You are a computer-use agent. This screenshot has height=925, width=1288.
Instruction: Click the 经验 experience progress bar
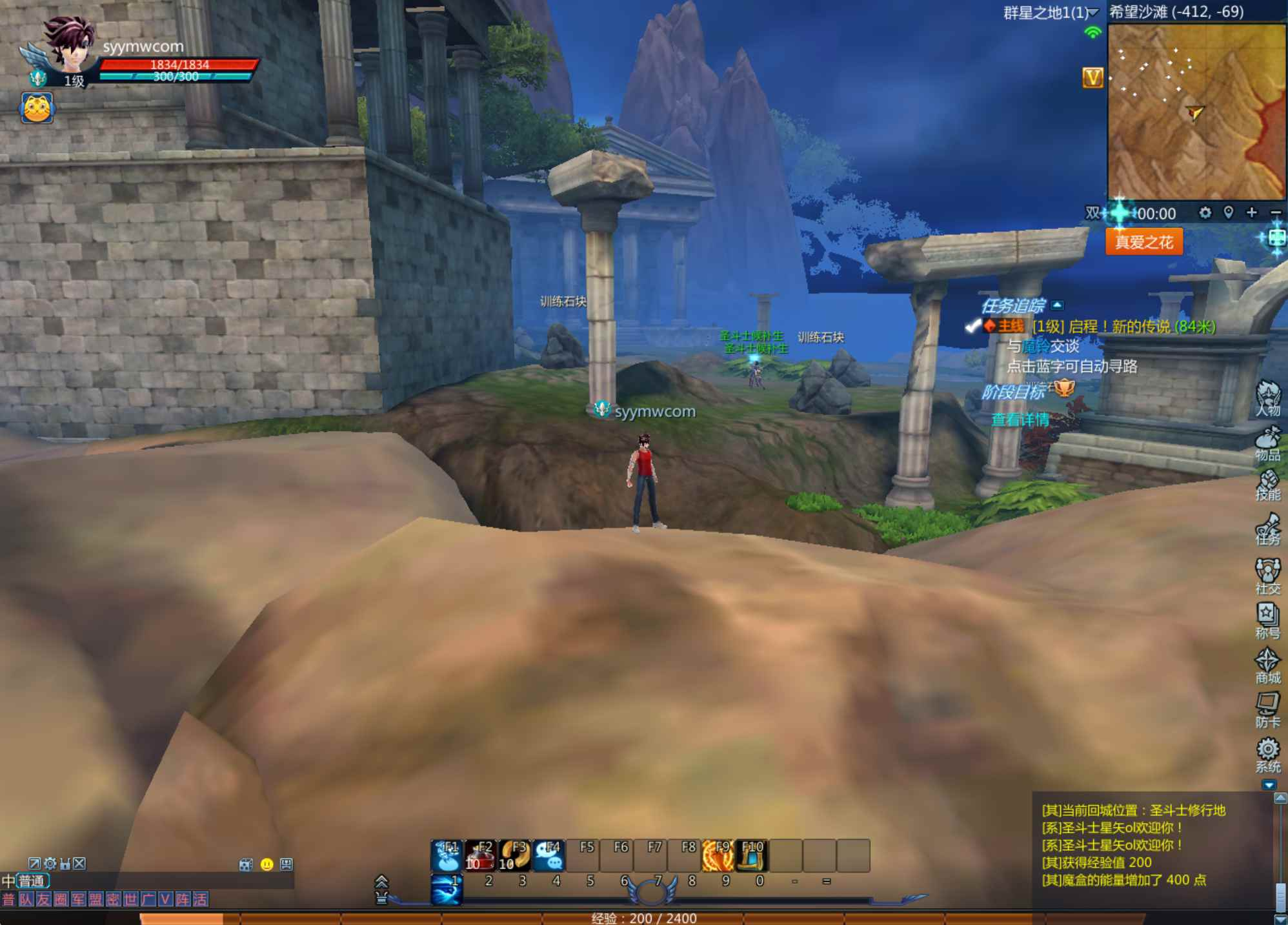644,919
